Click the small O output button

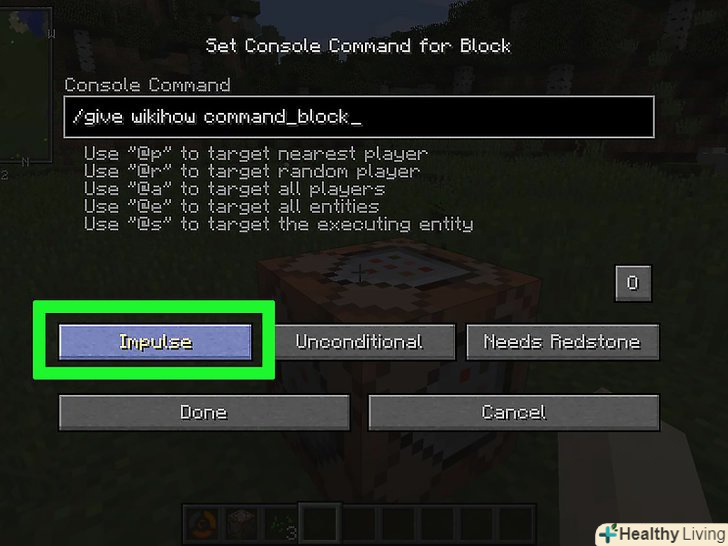(x=632, y=283)
